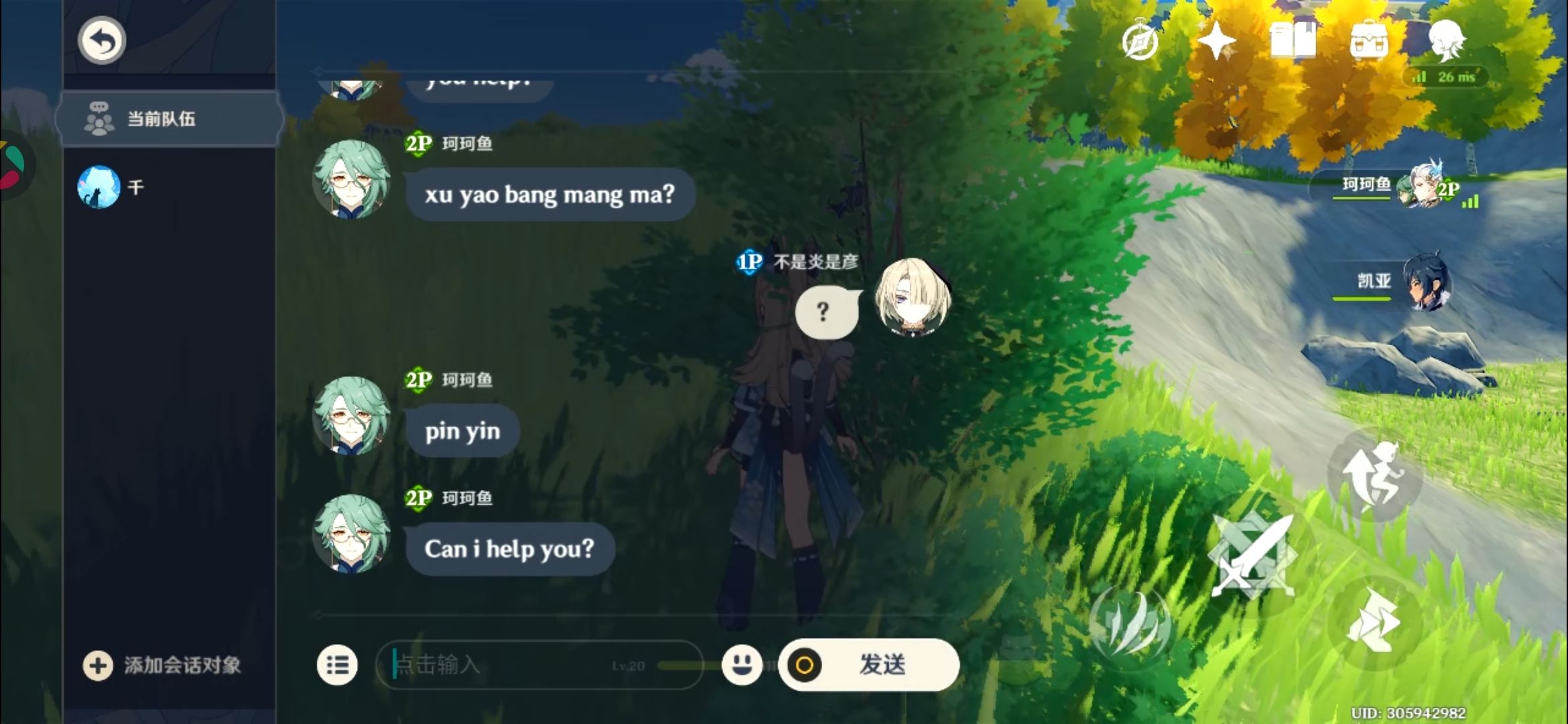Open the adventure guide compass icon
This screenshot has width=1568, height=724.
(x=1139, y=42)
